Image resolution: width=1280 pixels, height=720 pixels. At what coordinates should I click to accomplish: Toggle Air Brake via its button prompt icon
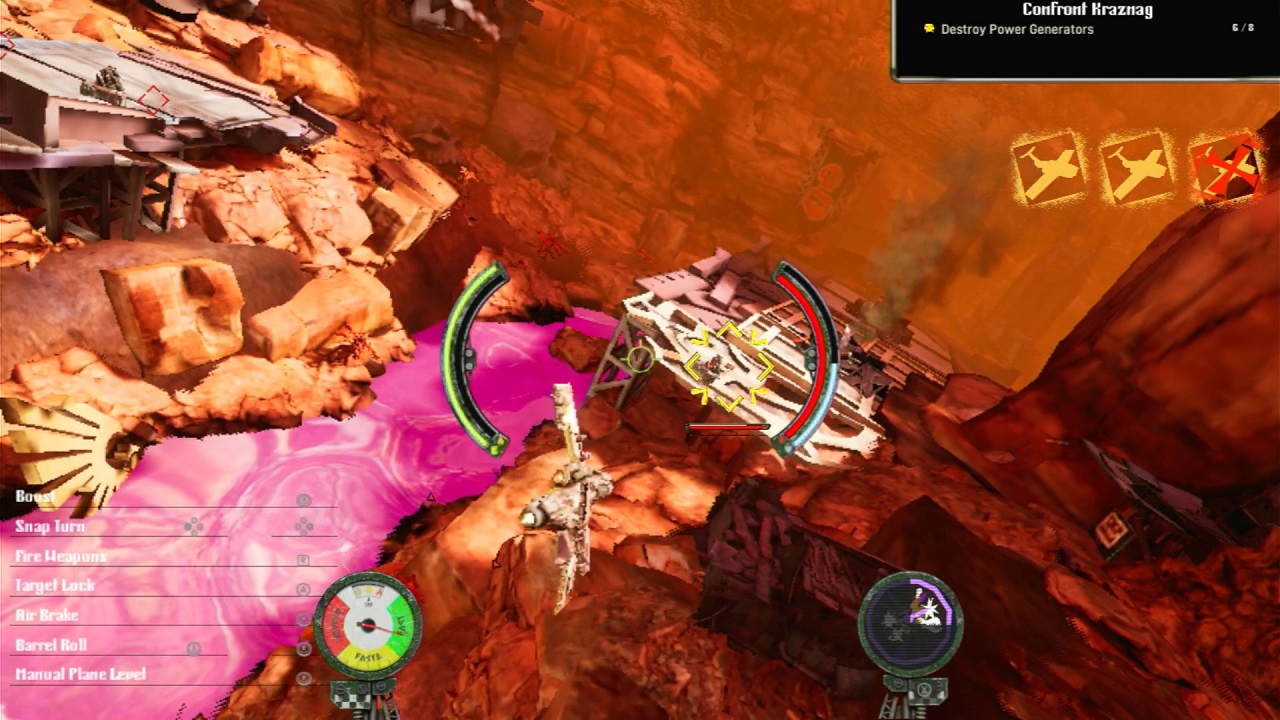pos(302,617)
